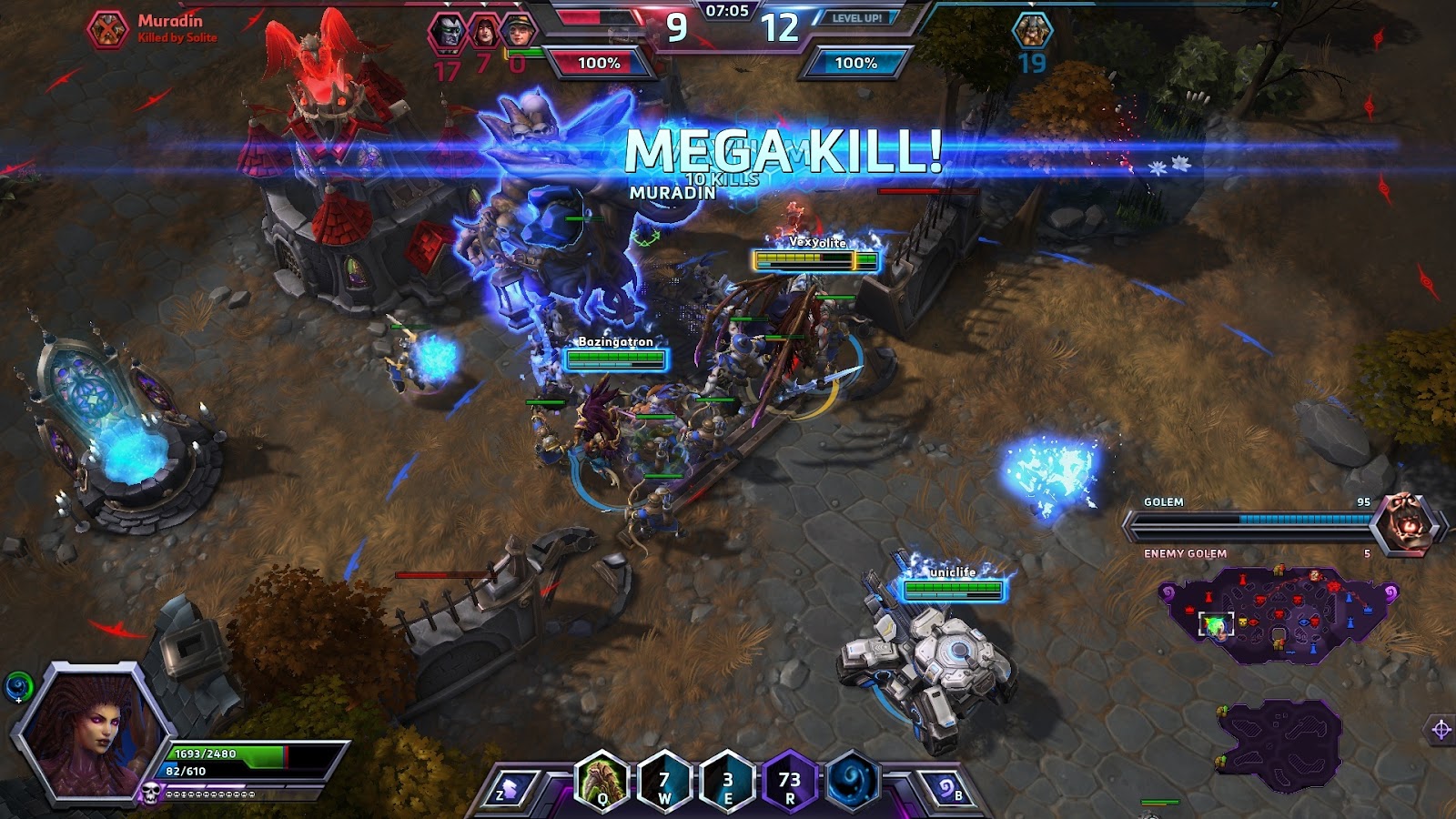Select the red-haired enemy portrait with 7 timer
Viewport: 1456px width, 819px height.
coord(483,32)
